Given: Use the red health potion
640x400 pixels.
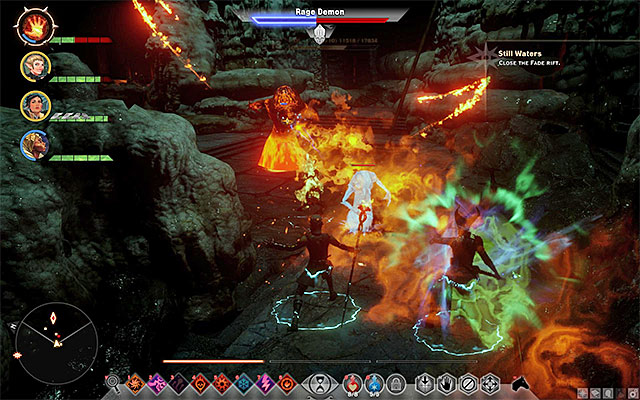Looking at the screenshot, I should (351, 381).
